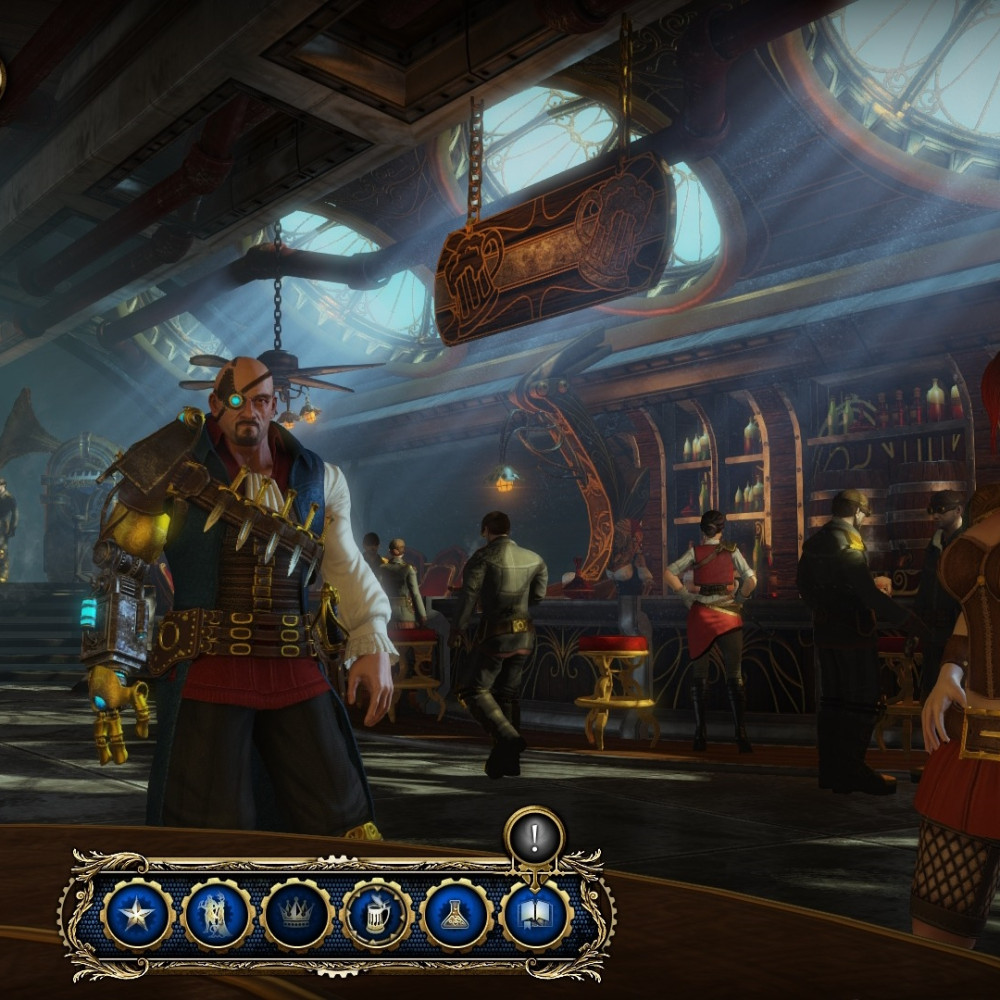Click the star icon button
Image resolution: width=1000 pixels, height=1000 pixels.
coord(138,915)
